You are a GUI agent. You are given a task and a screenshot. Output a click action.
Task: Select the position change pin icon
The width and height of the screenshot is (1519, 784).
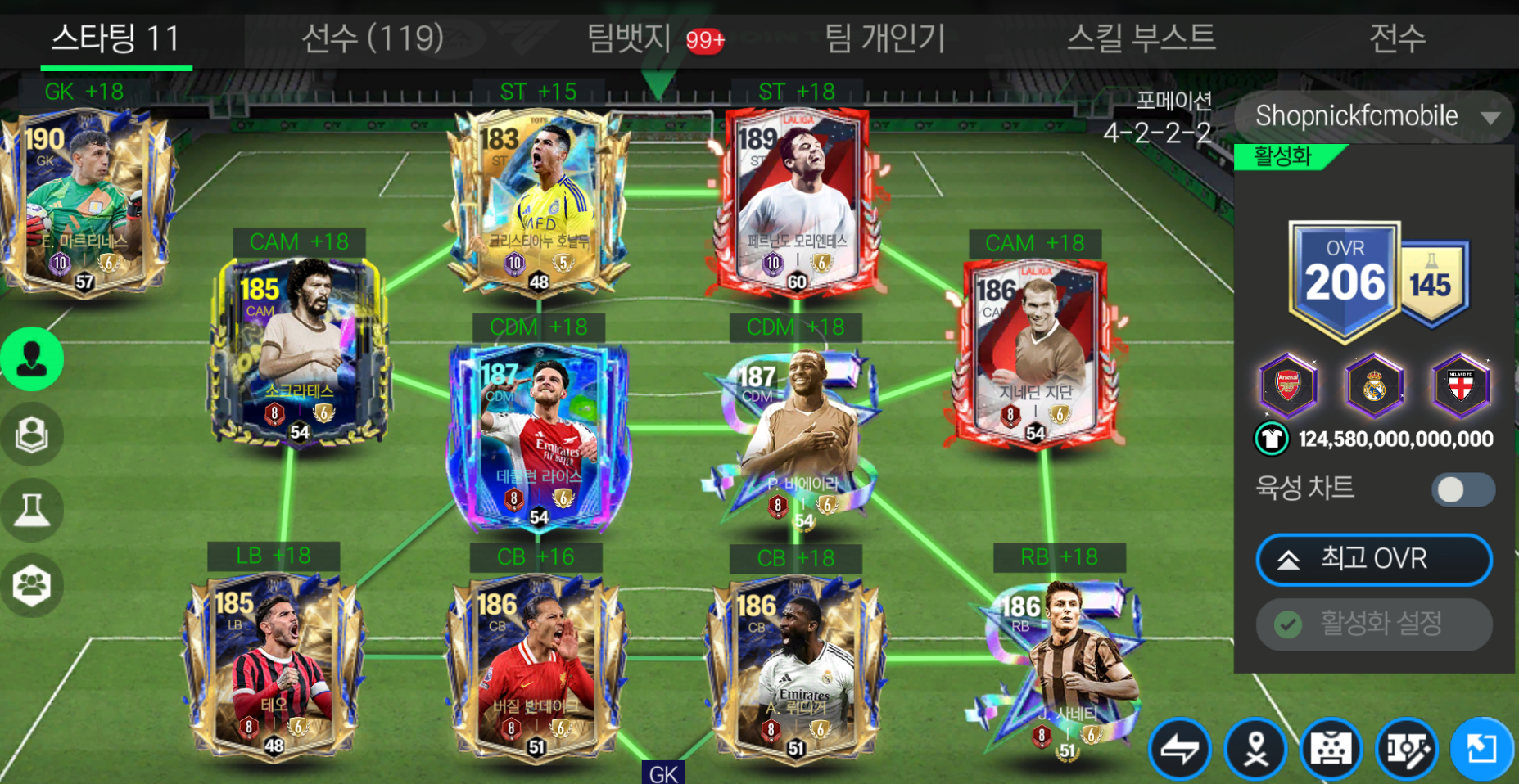tap(1255, 748)
